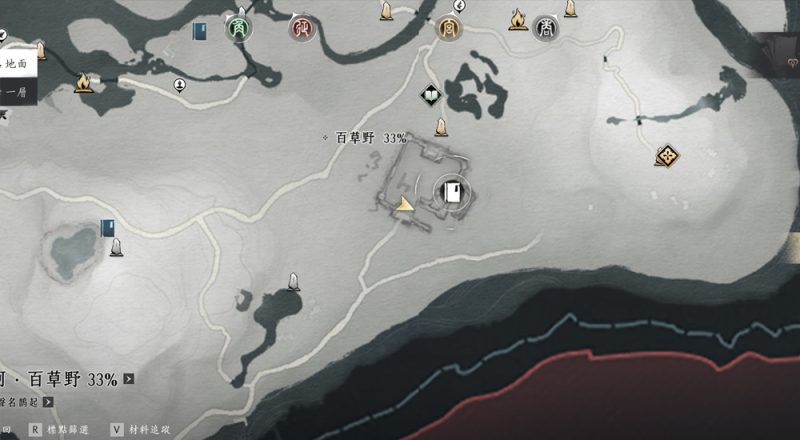Select the stone stele by the dark lake
The image size is (800, 440).
[x=294, y=283]
